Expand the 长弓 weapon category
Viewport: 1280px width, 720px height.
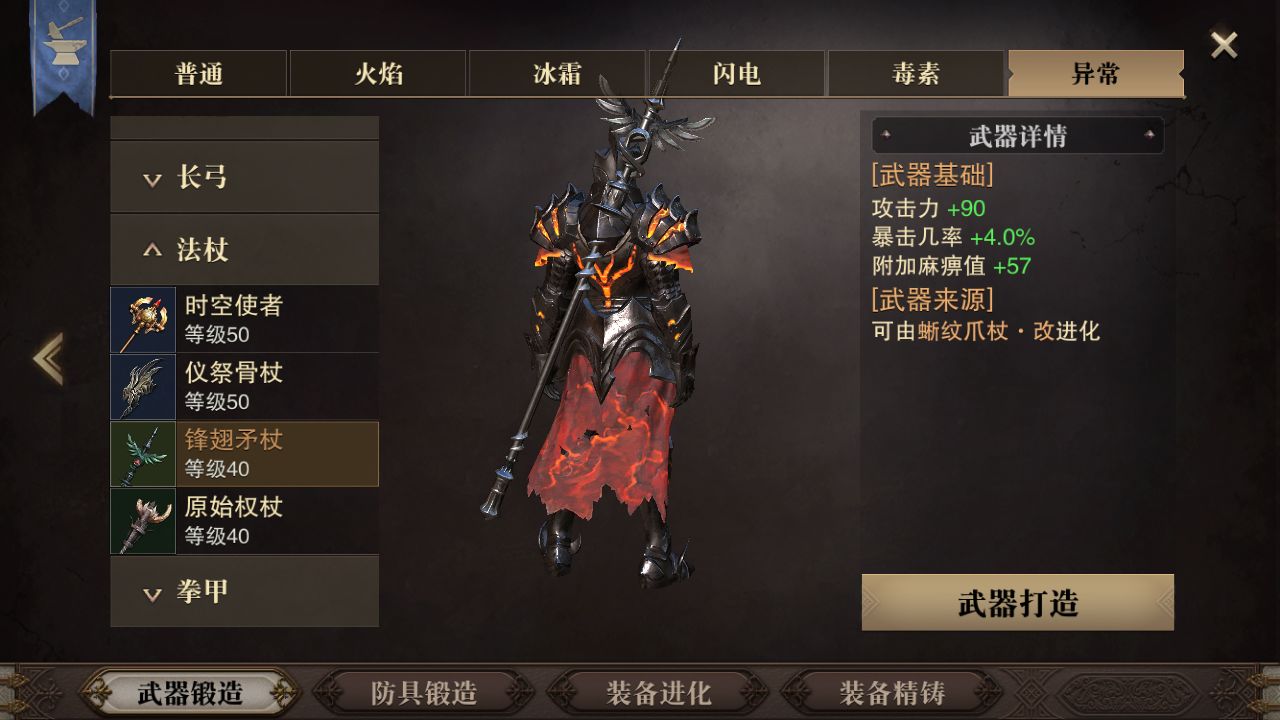tap(244, 177)
